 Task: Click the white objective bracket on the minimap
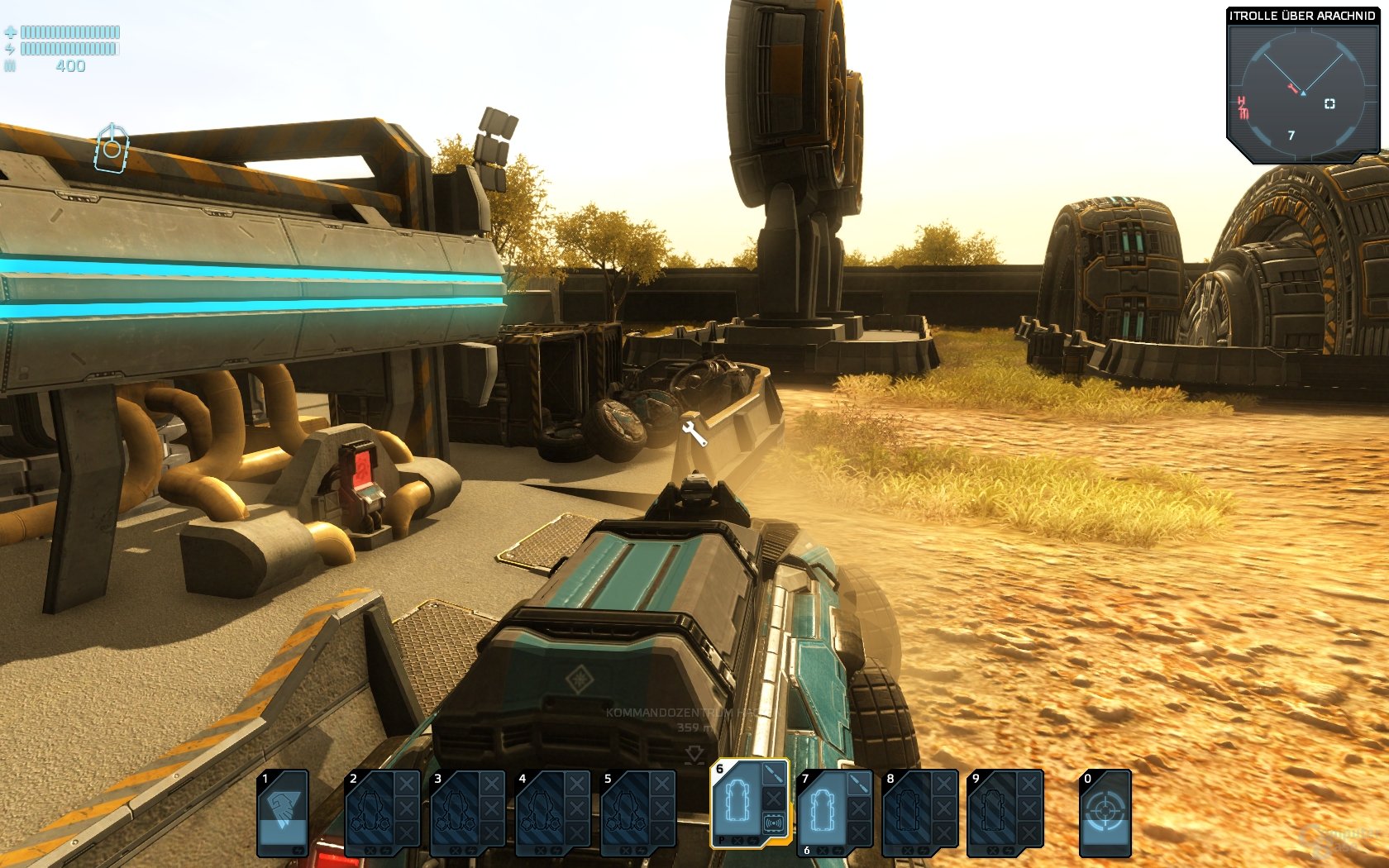click(x=1330, y=103)
